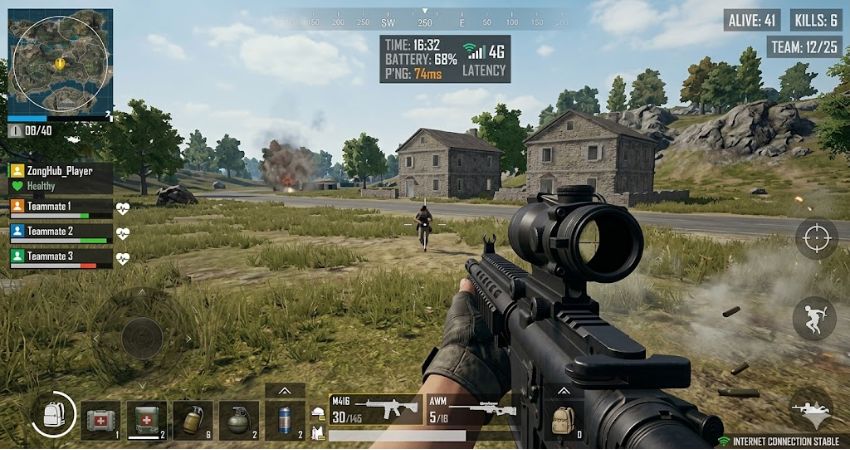Viewport: 850px width, 450px height.
Task: Select the tan backpack item slot
Action: pyautogui.click(x=564, y=420)
